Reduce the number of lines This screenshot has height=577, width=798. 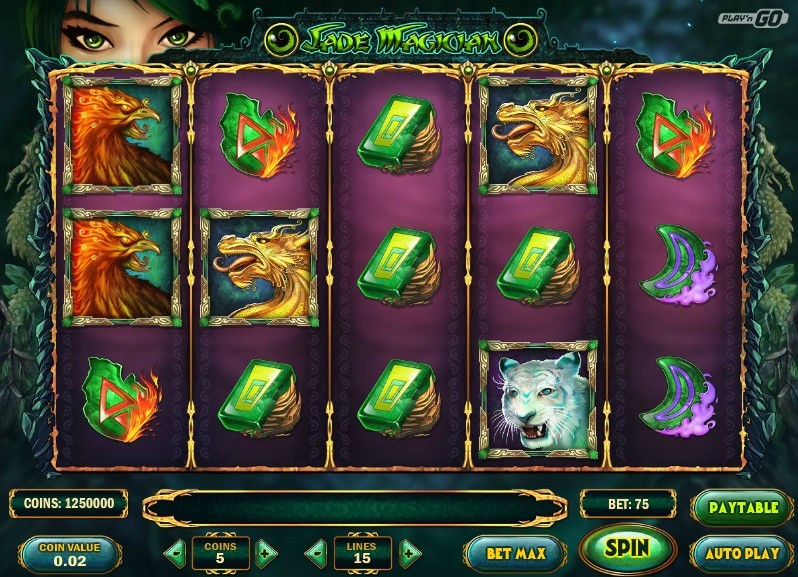[x=315, y=551]
